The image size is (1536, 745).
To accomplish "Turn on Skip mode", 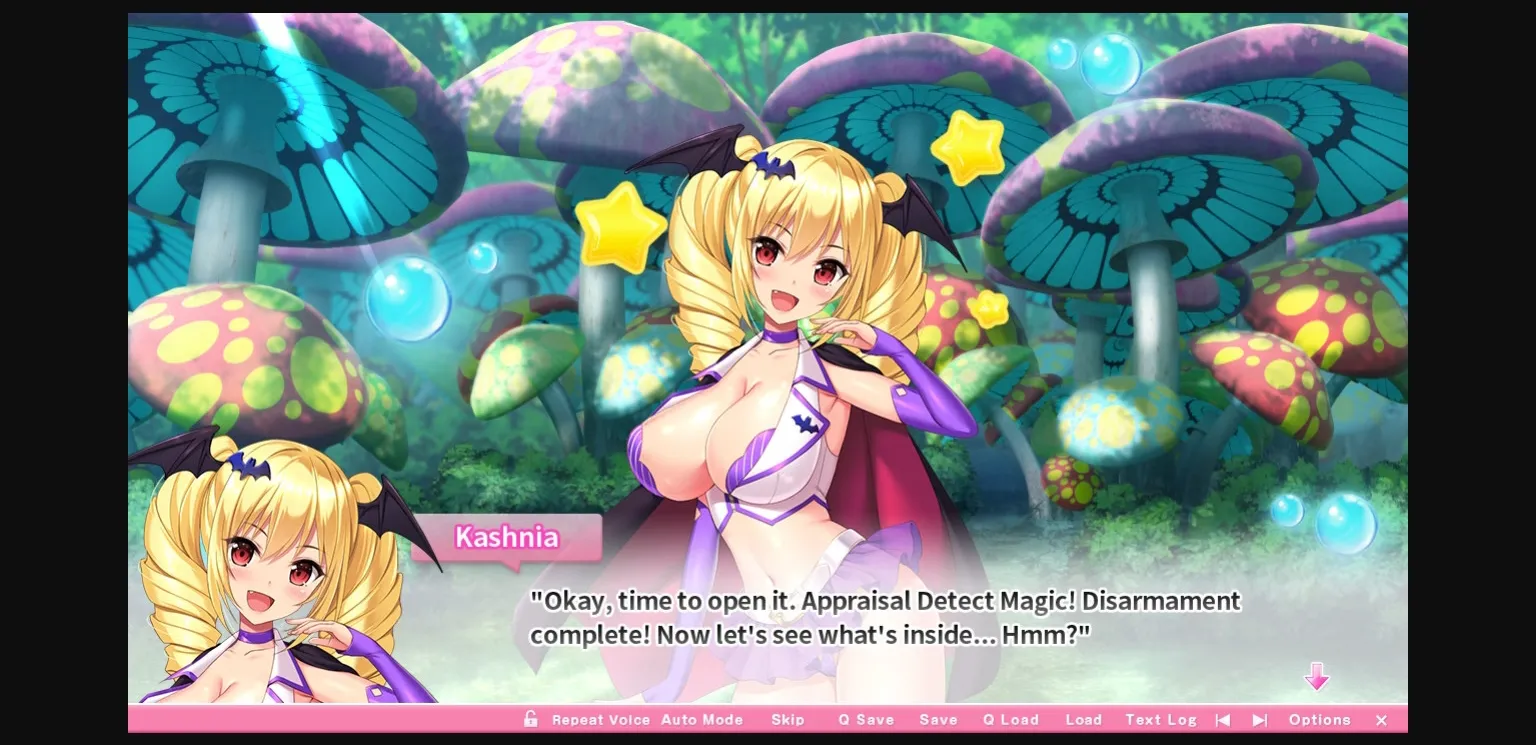I will tap(789, 719).
